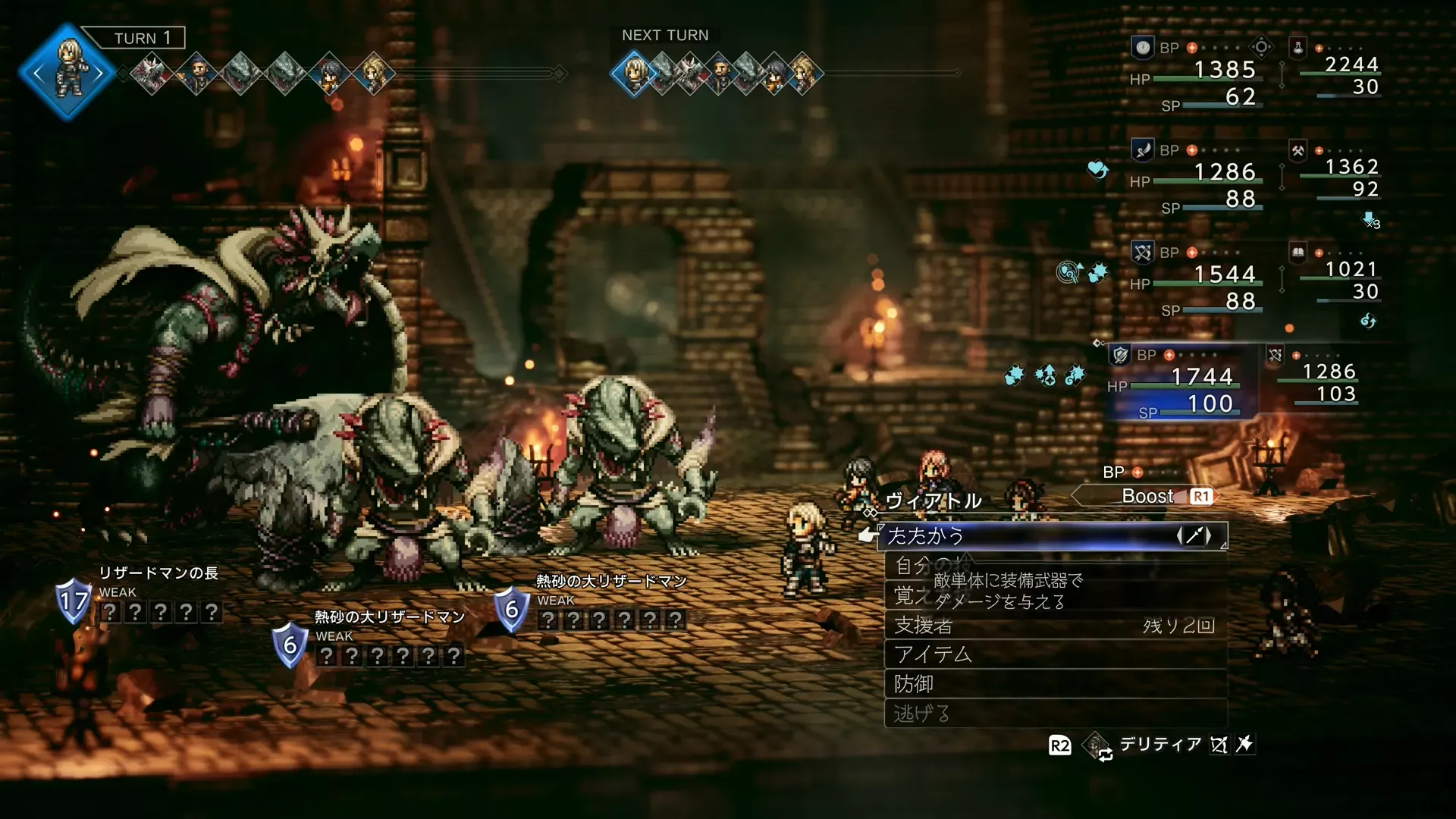The height and width of the screenshot is (819, 1456).
Task: Switch to デリティア swap character indicator
Action: click(x=1160, y=745)
